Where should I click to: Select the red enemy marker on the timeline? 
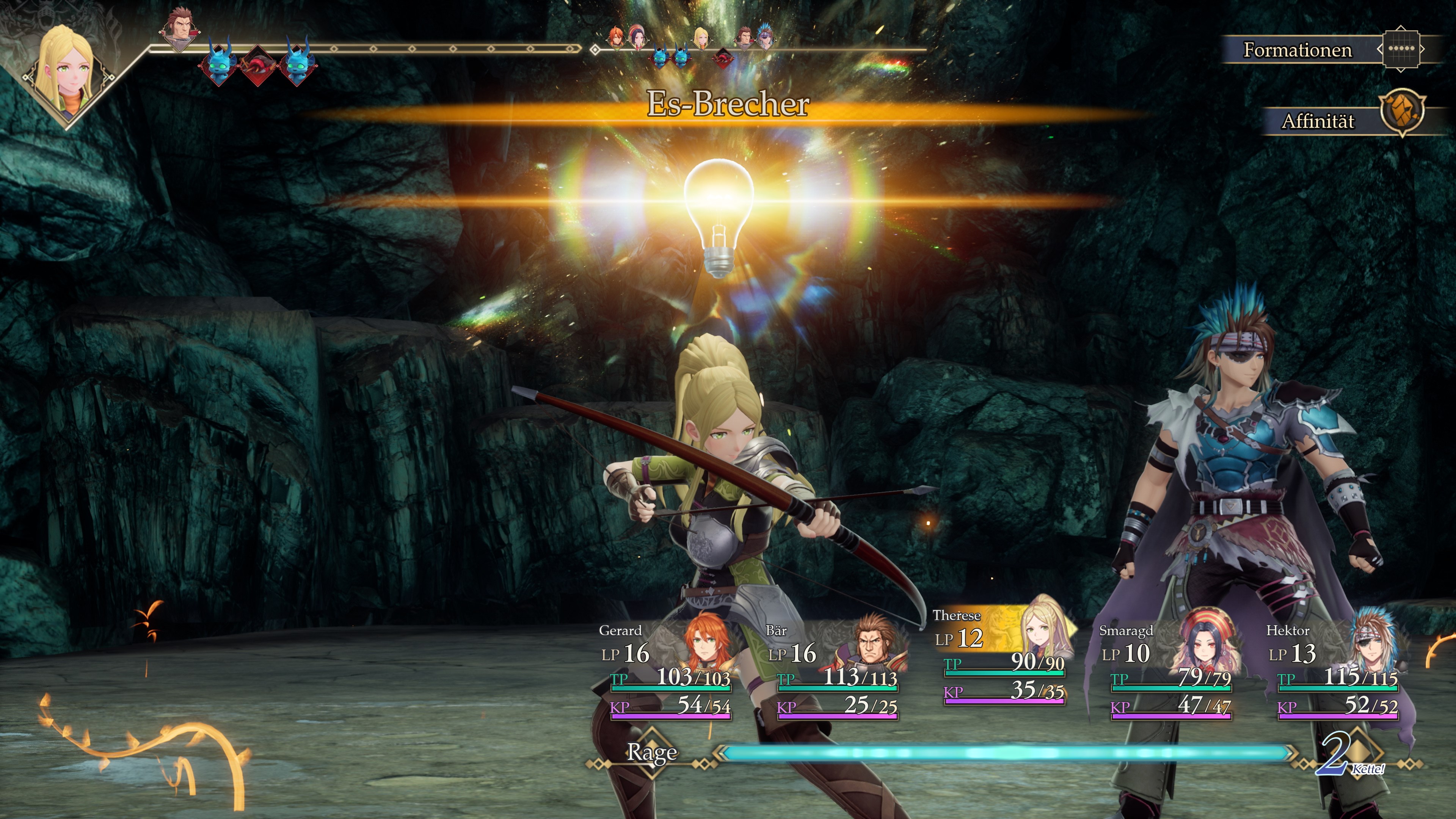click(x=258, y=66)
